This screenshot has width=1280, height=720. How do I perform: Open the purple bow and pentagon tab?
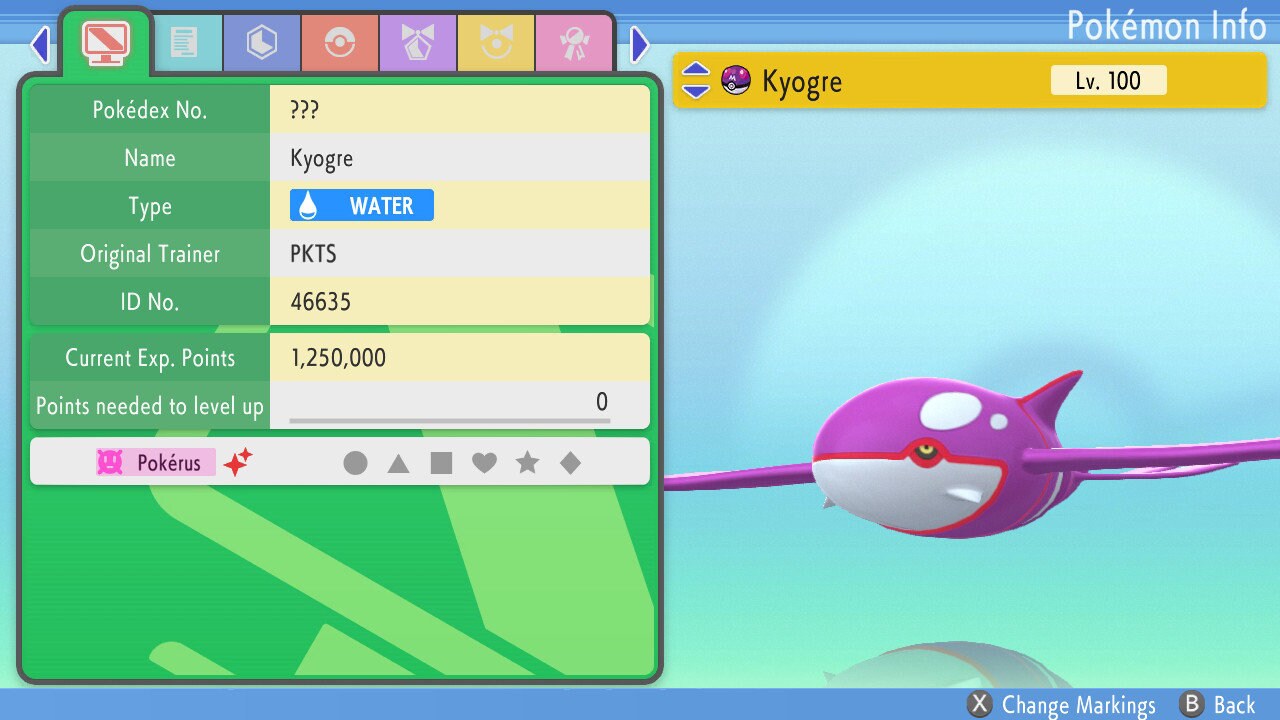[x=418, y=42]
